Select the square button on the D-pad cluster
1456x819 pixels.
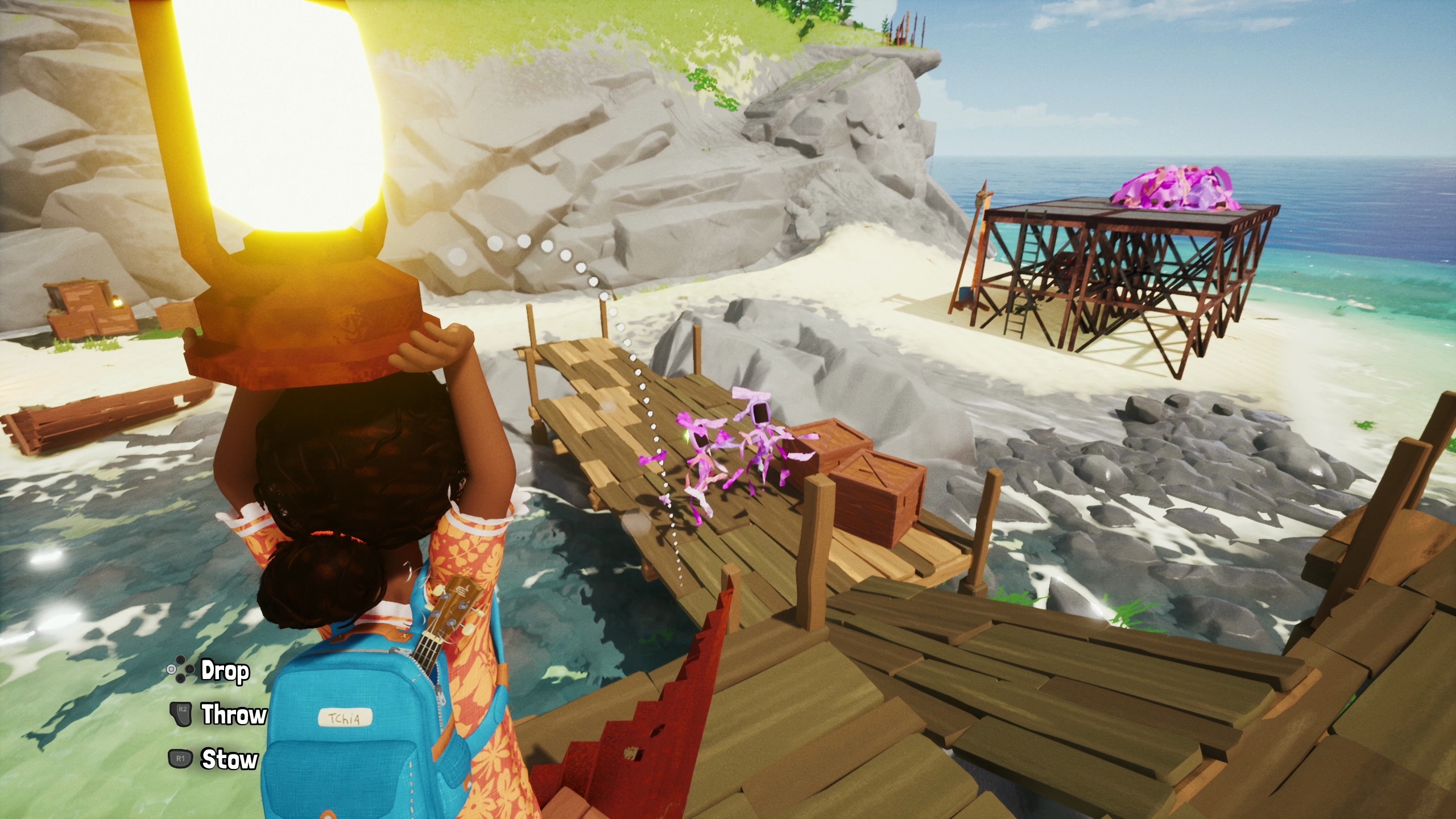point(171,669)
